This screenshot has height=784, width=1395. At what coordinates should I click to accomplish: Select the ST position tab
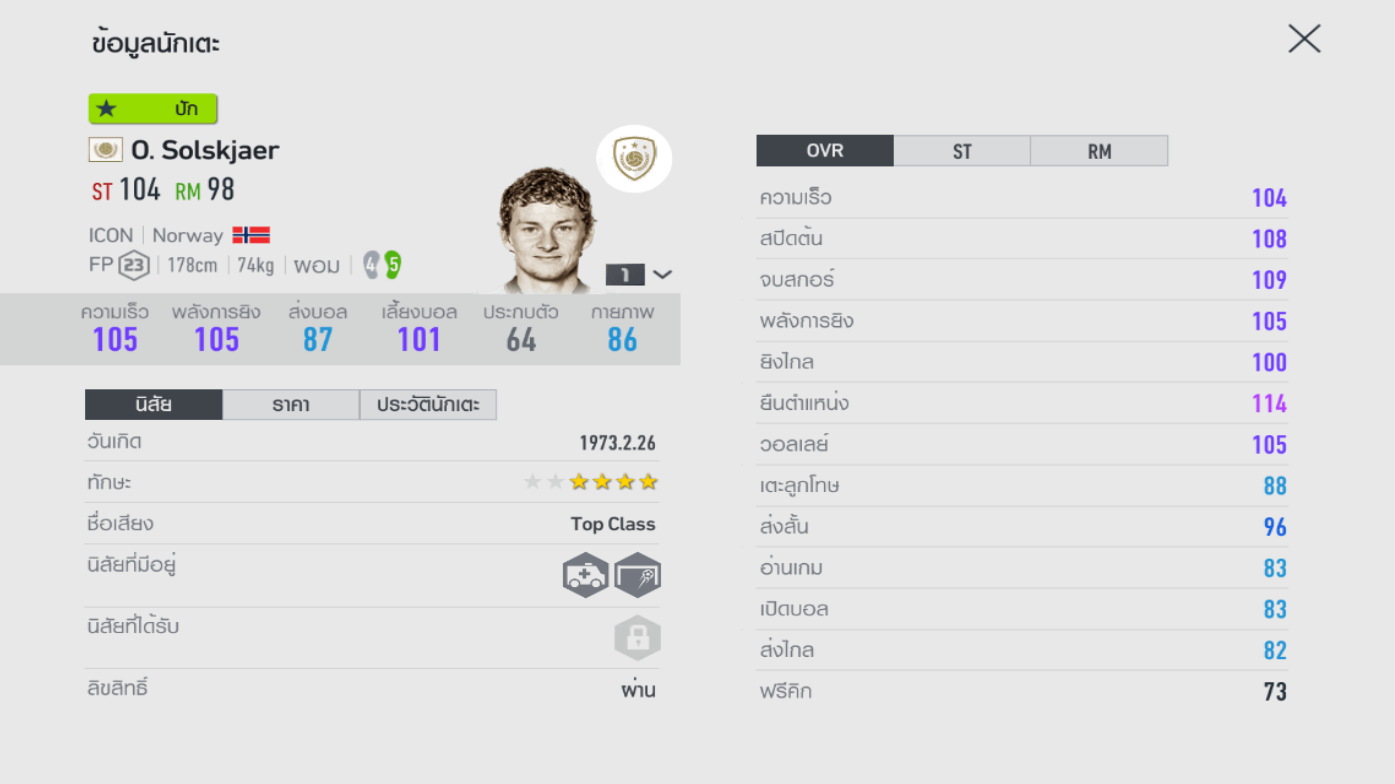(961, 151)
